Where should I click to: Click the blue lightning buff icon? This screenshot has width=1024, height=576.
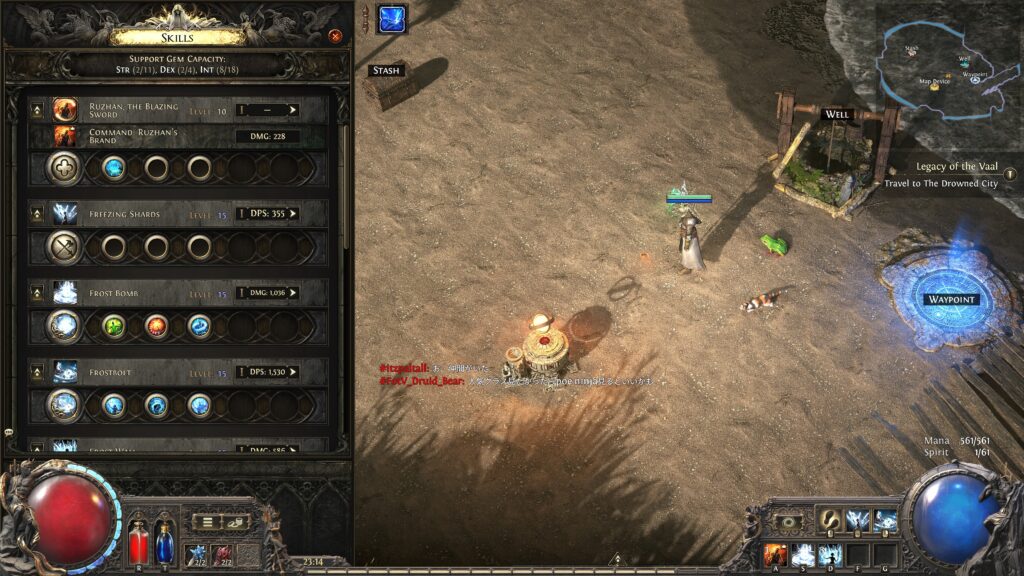coord(391,18)
